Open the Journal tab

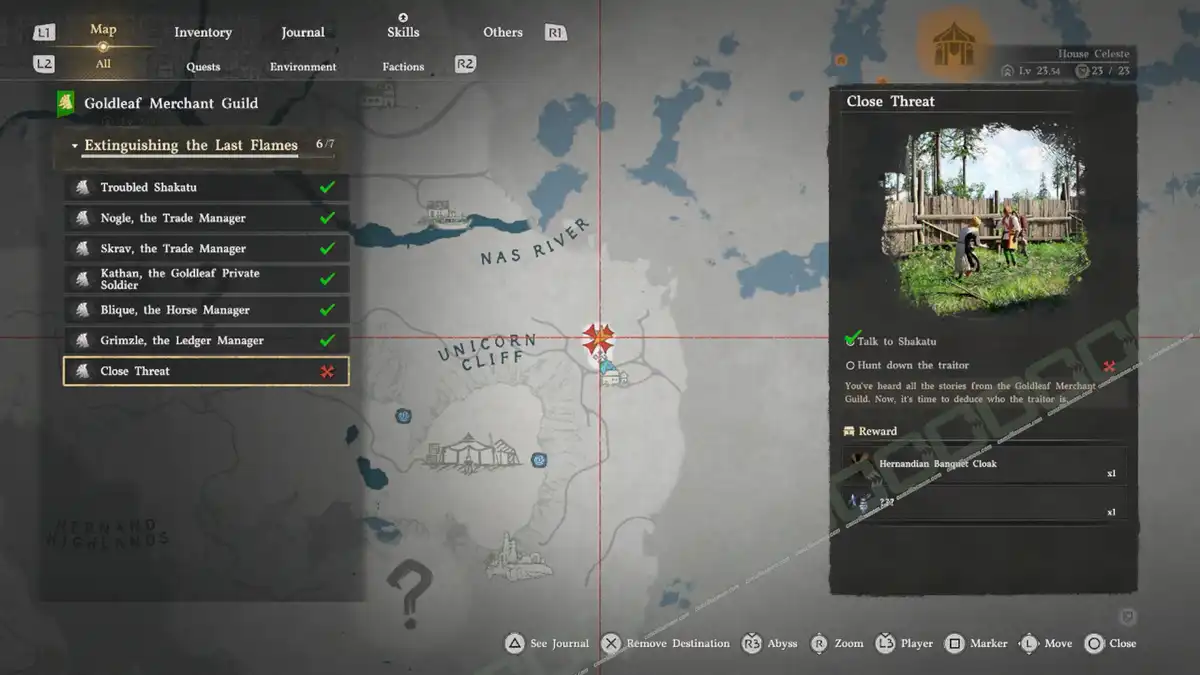click(x=303, y=32)
